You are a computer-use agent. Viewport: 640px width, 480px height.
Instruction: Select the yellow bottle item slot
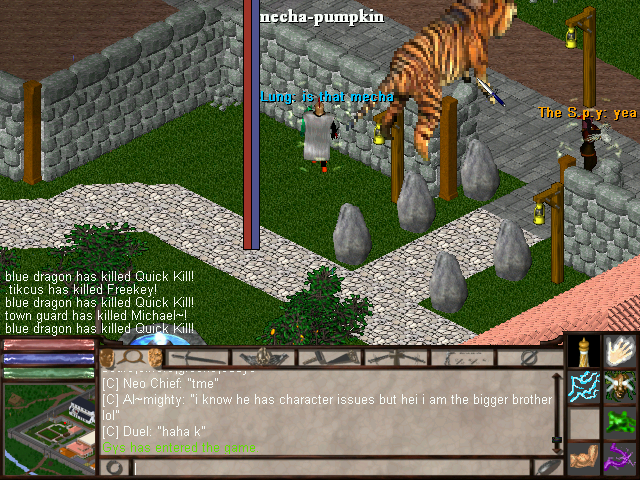[584, 351]
